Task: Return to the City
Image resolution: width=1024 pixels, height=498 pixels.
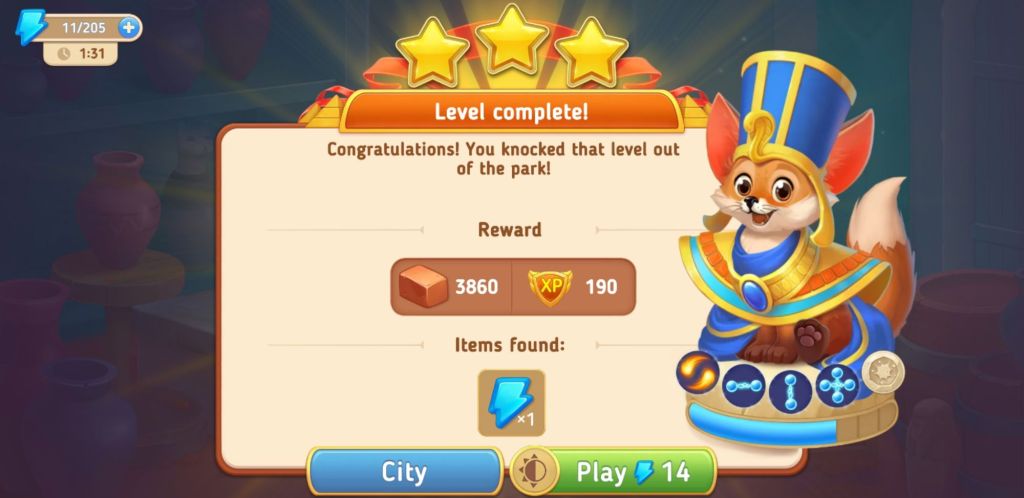Action: pos(404,472)
